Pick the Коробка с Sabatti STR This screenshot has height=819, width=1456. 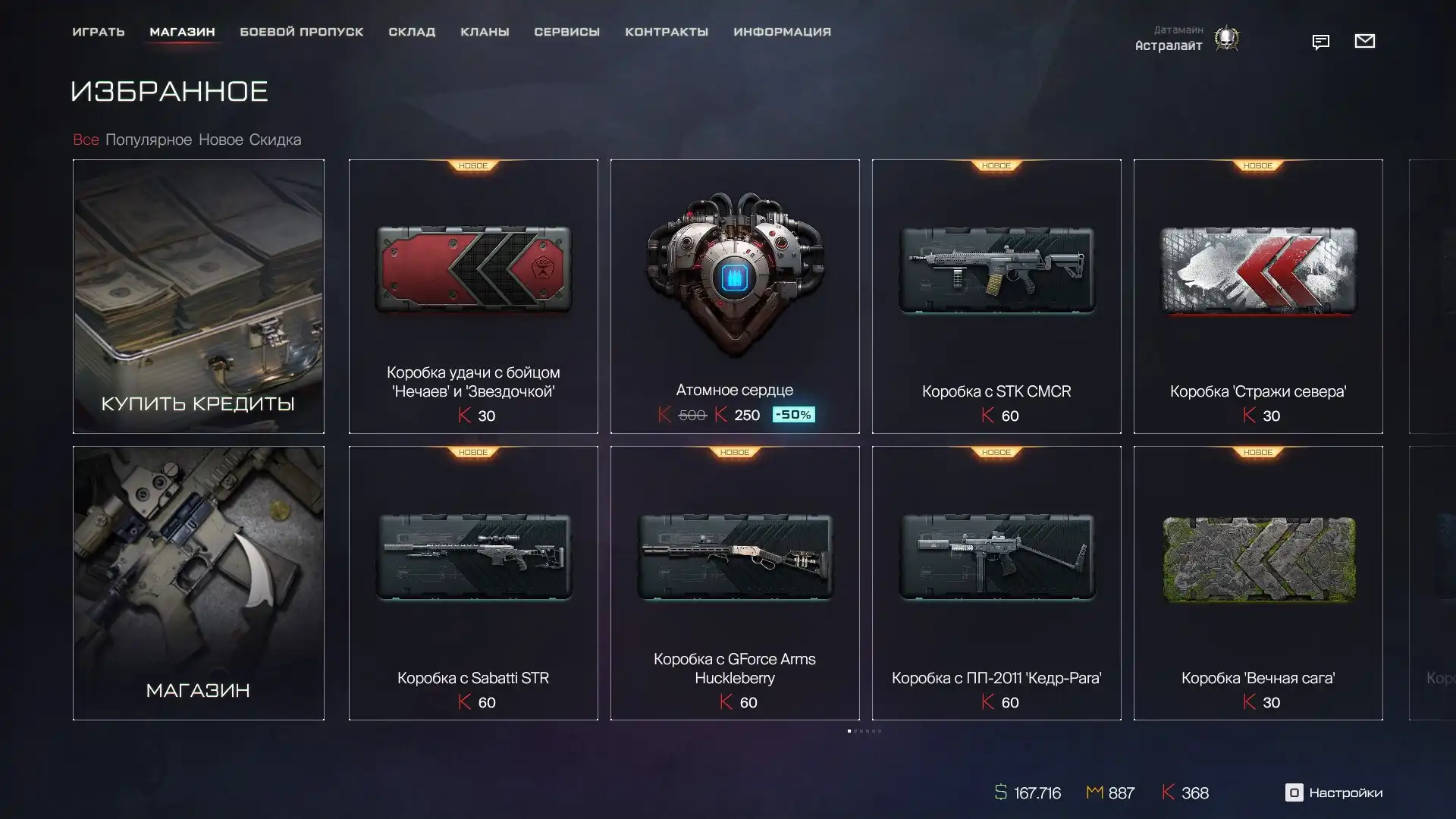point(473,582)
